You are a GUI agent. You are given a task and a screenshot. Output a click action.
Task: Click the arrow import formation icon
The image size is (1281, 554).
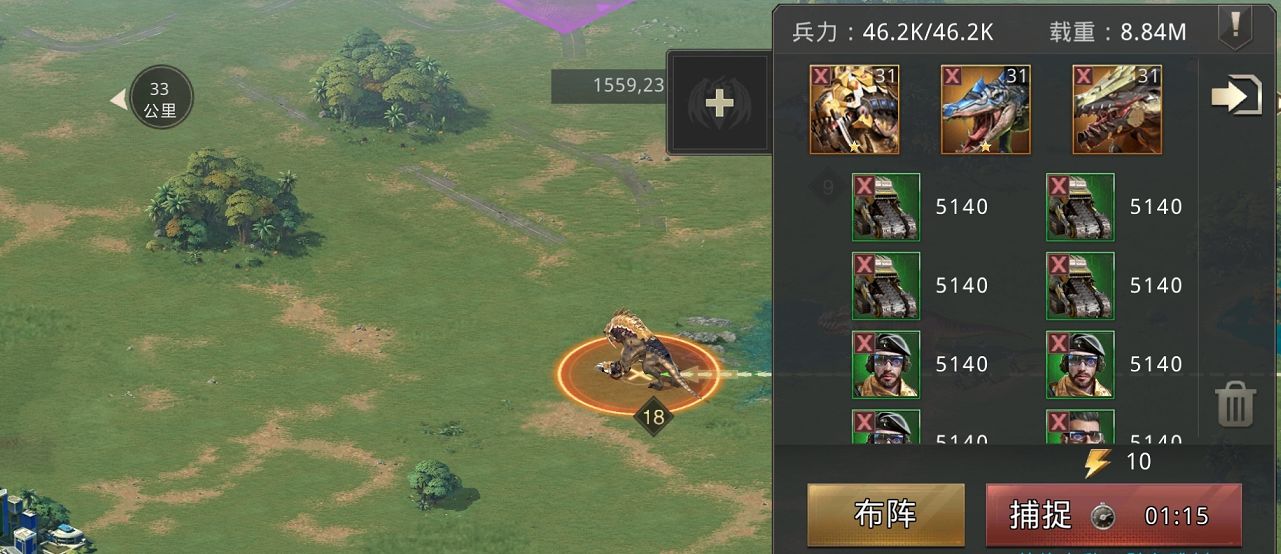[x=1235, y=96]
